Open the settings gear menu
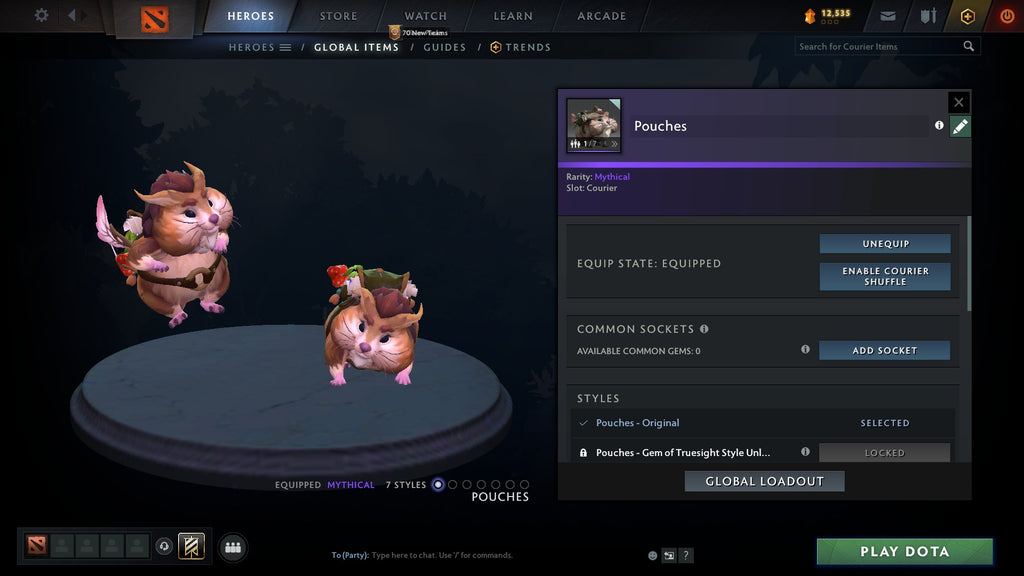The image size is (1024, 576). (x=41, y=15)
